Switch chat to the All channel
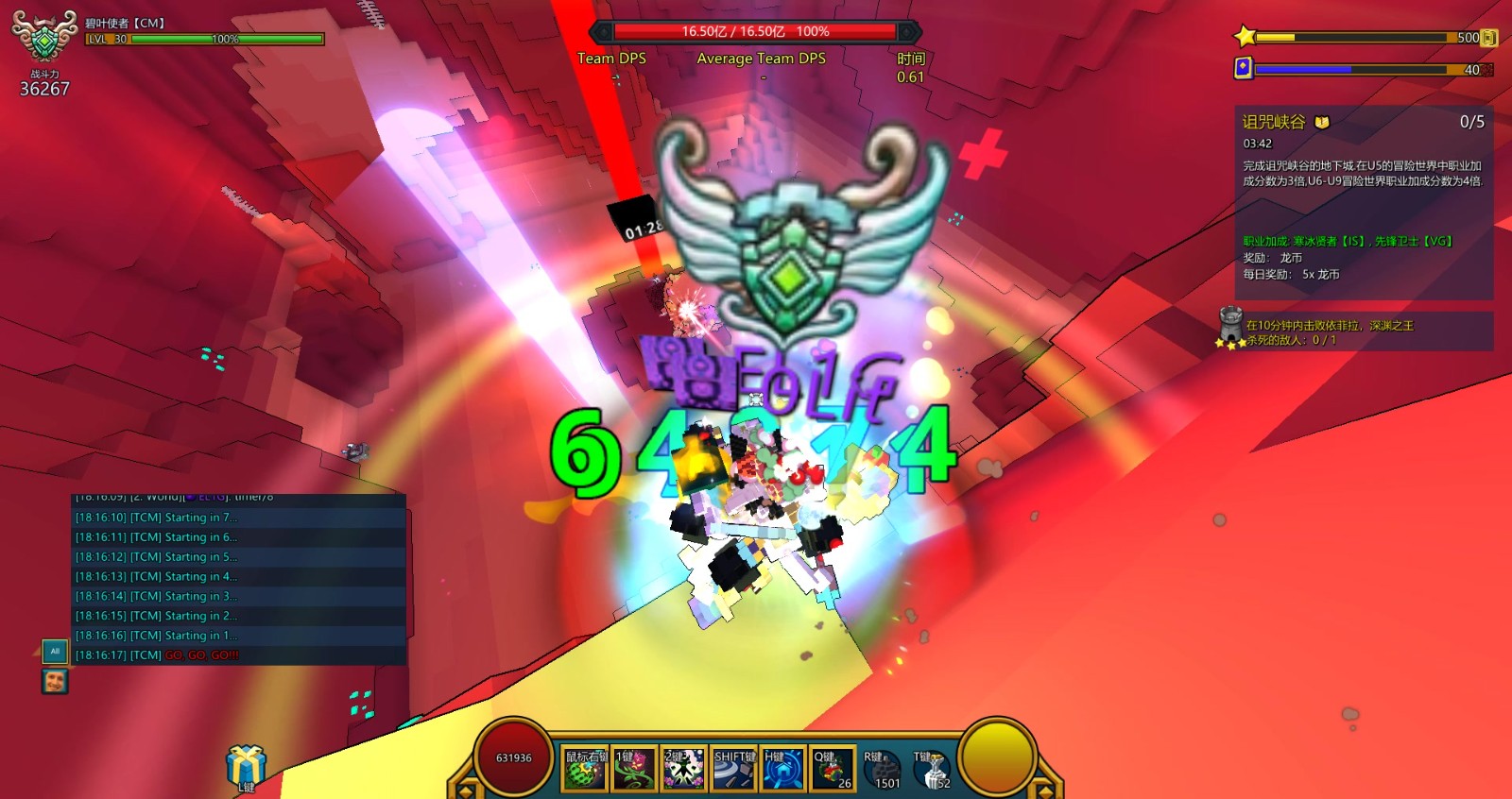Image resolution: width=1512 pixels, height=799 pixels. [55, 651]
